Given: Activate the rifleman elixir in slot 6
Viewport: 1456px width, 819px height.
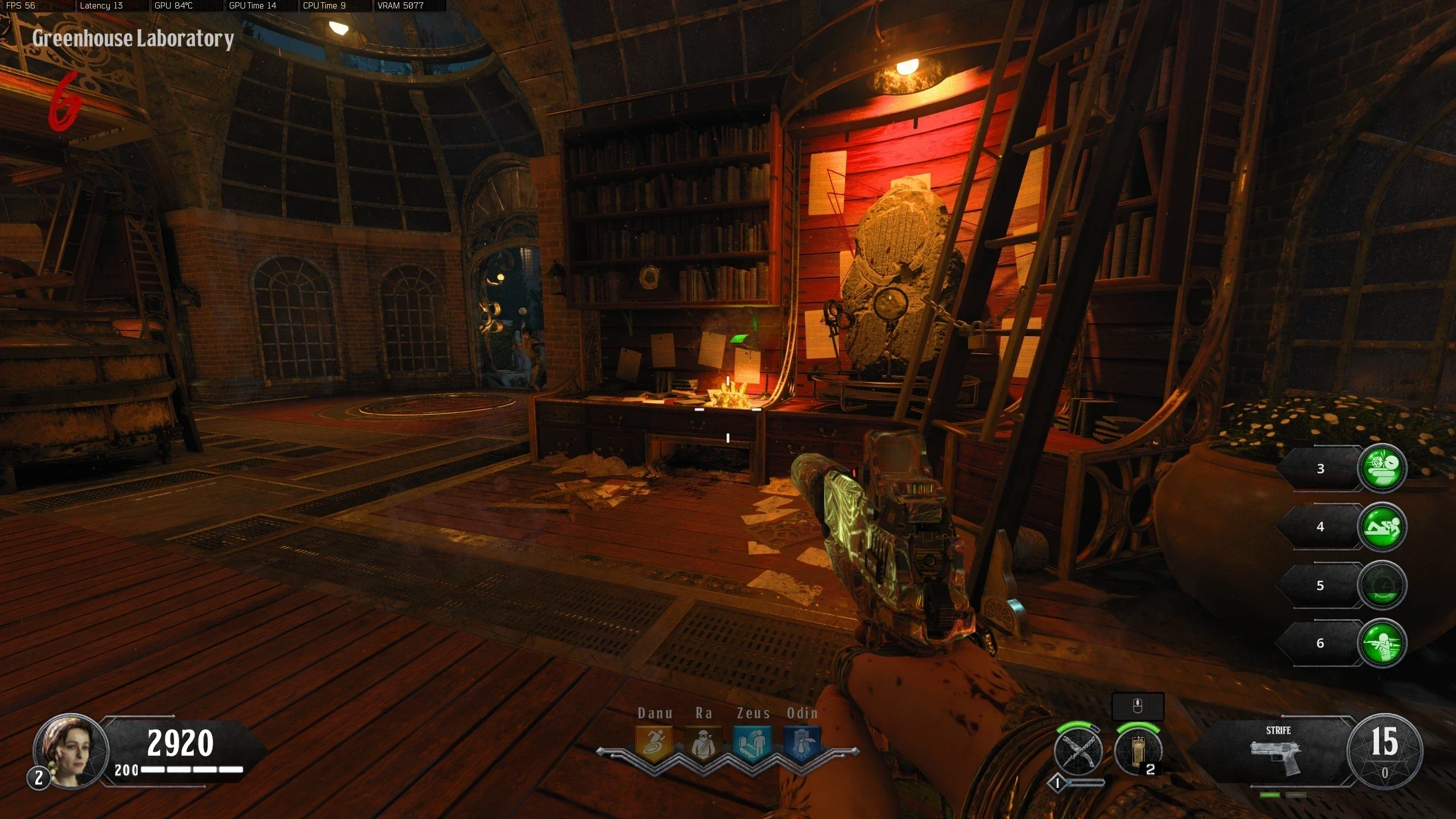Looking at the screenshot, I should point(1382,643).
